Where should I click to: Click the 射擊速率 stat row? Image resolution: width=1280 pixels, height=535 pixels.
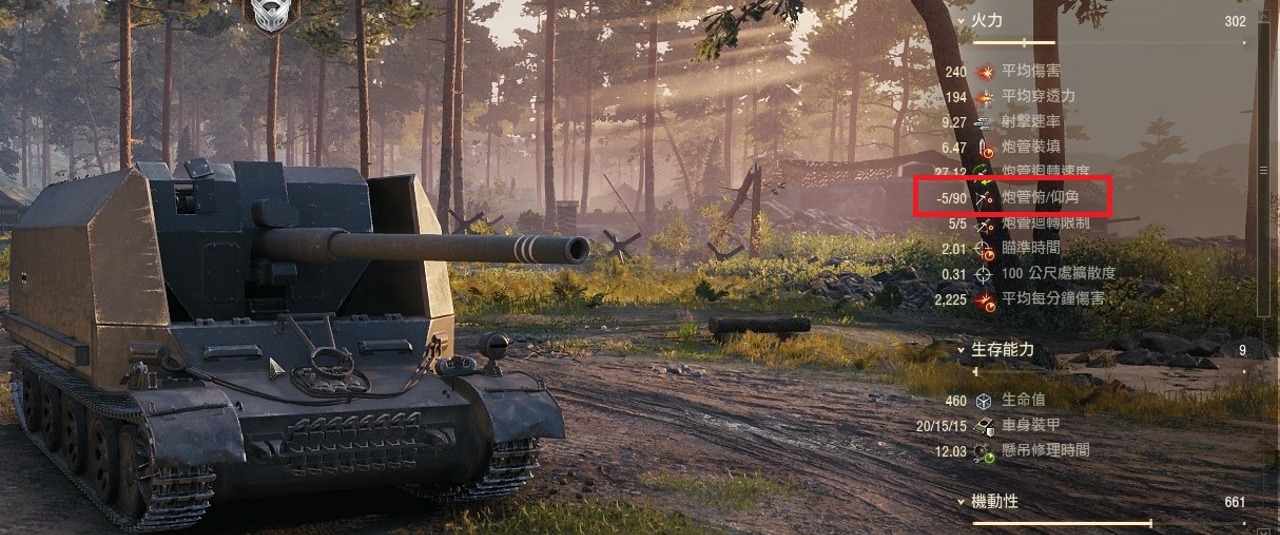pos(1030,122)
